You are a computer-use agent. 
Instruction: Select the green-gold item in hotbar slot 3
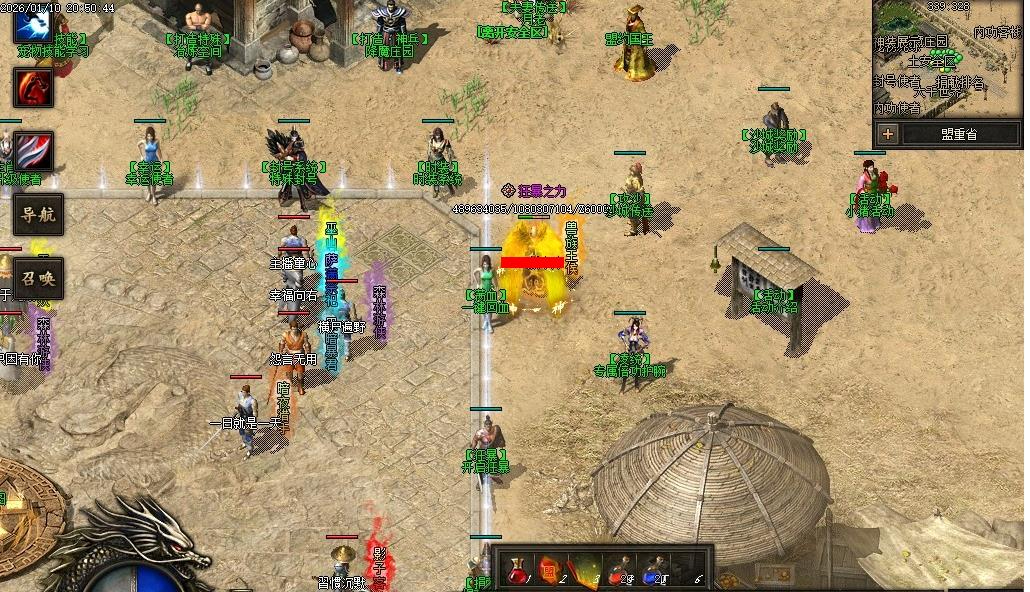[584, 570]
